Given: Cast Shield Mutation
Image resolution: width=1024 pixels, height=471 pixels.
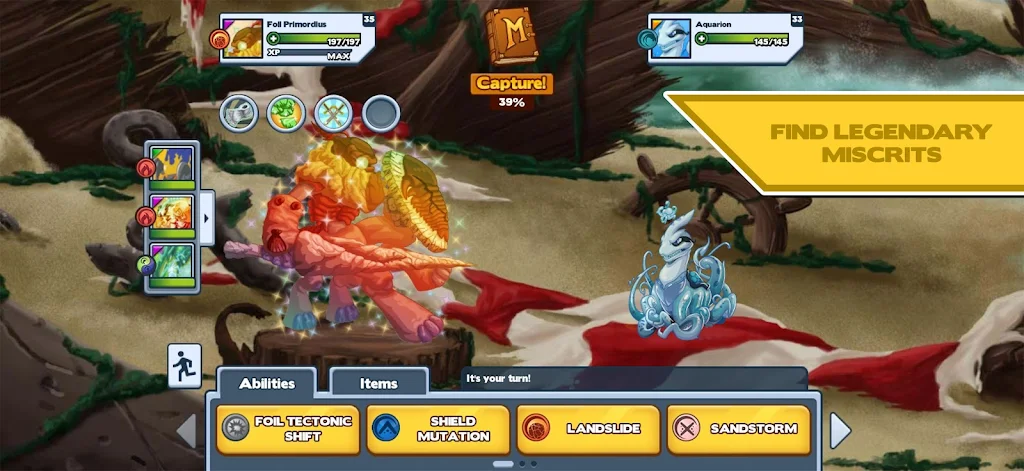Looking at the screenshot, I should tap(438, 429).
